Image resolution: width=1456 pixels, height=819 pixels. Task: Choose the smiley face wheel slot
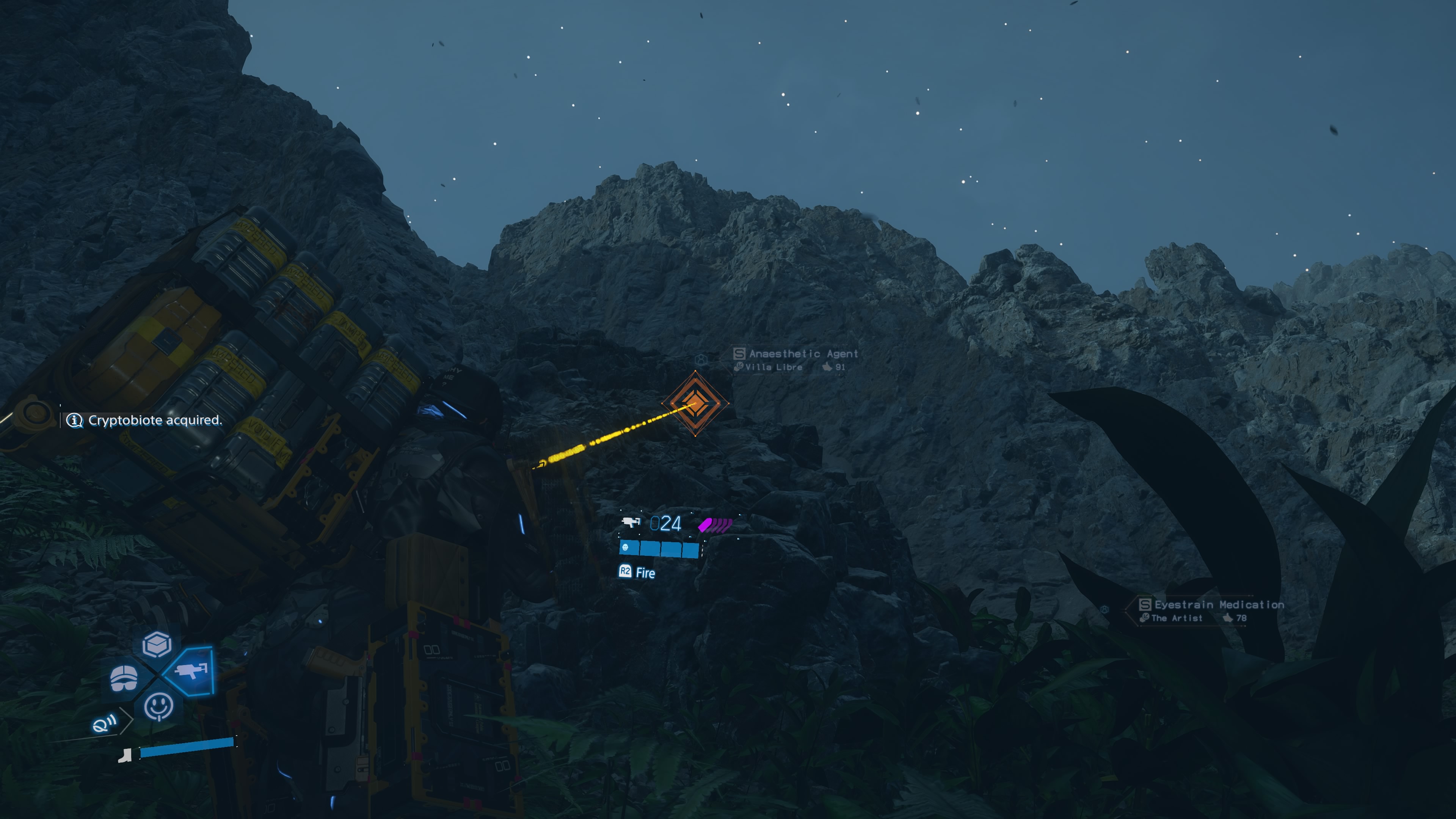click(158, 706)
